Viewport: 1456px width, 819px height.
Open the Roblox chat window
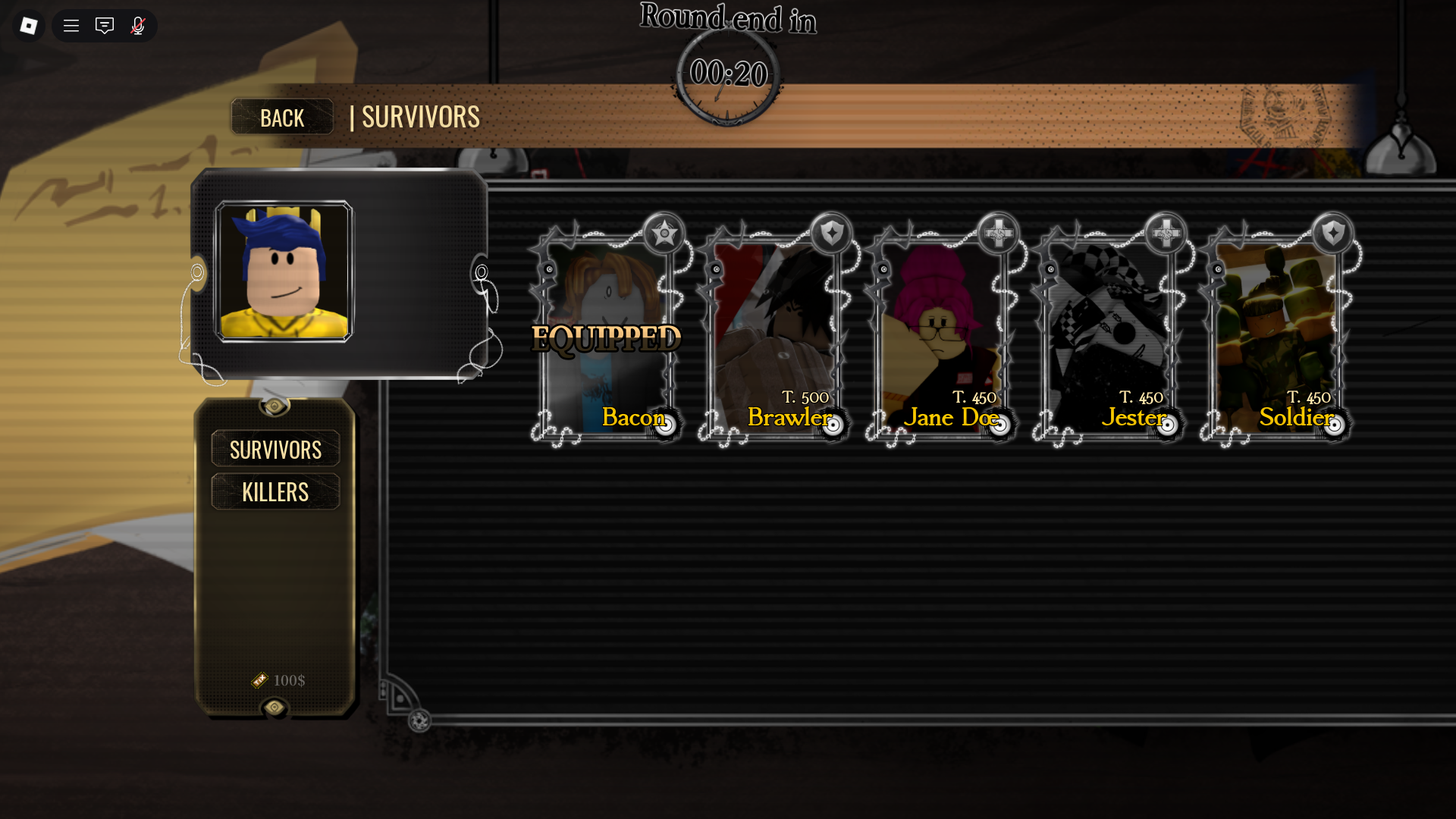pos(105,26)
